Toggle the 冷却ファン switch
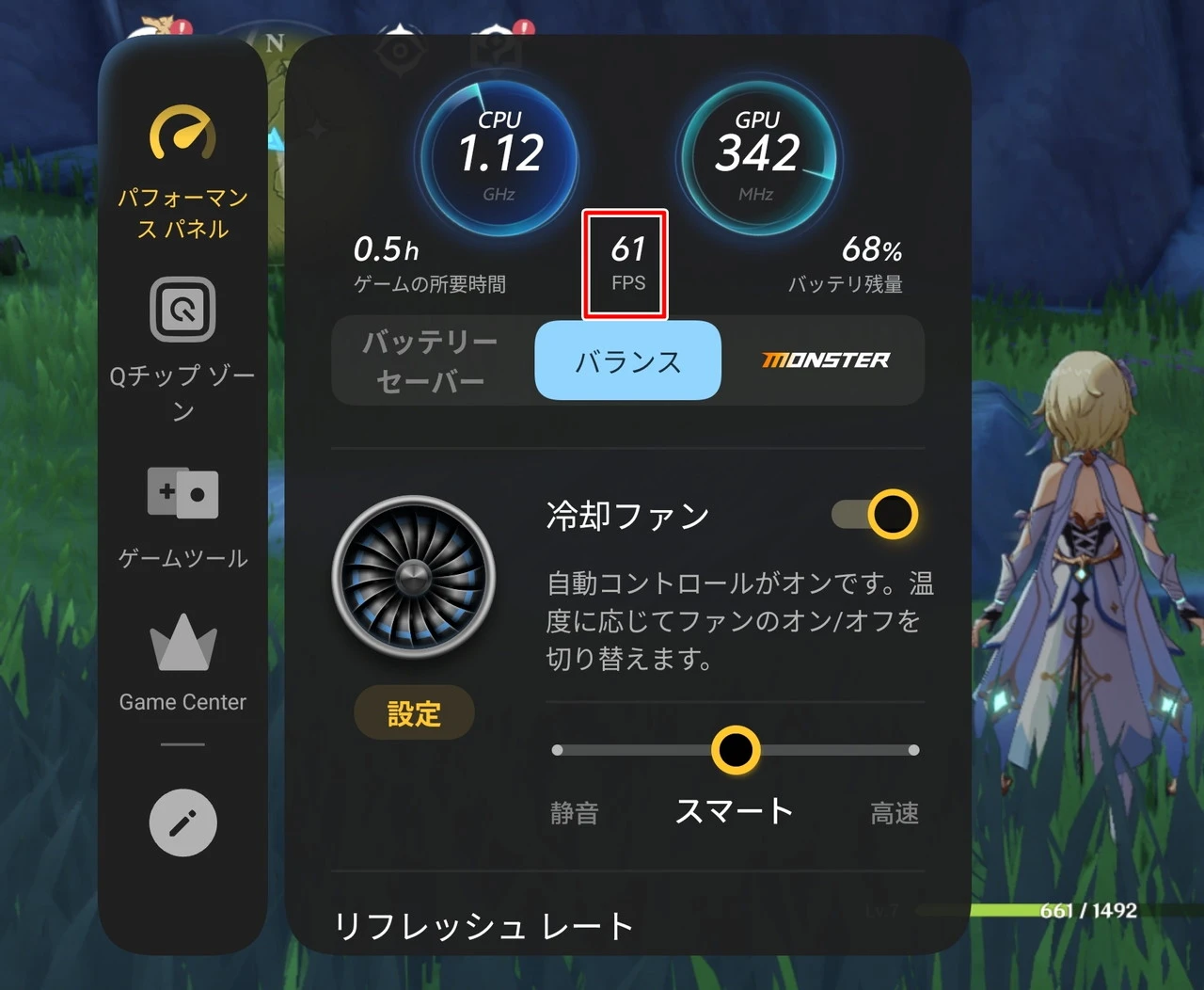Viewport: 1204px width, 990px height. coord(876,514)
